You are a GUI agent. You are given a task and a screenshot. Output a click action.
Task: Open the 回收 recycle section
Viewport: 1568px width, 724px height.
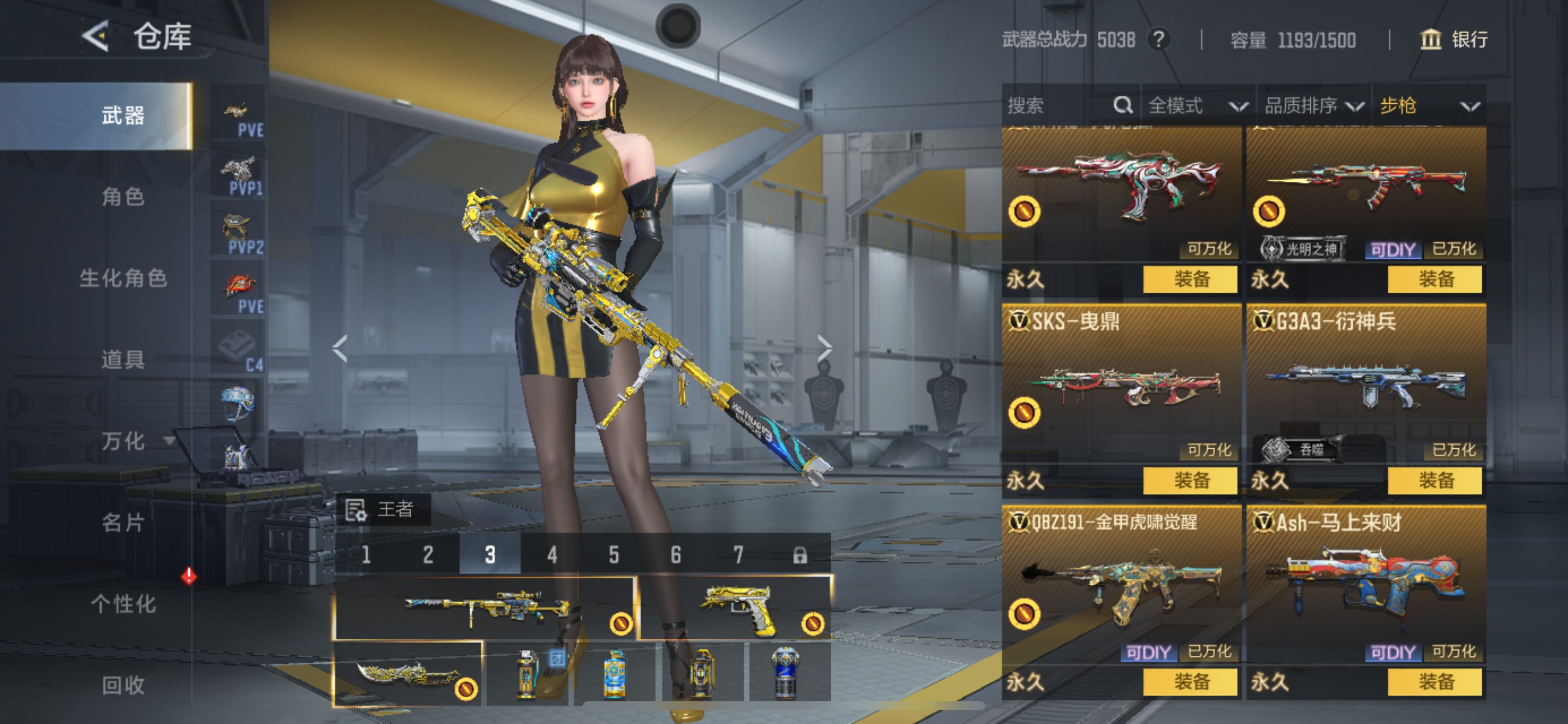click(x=123, y=685)
